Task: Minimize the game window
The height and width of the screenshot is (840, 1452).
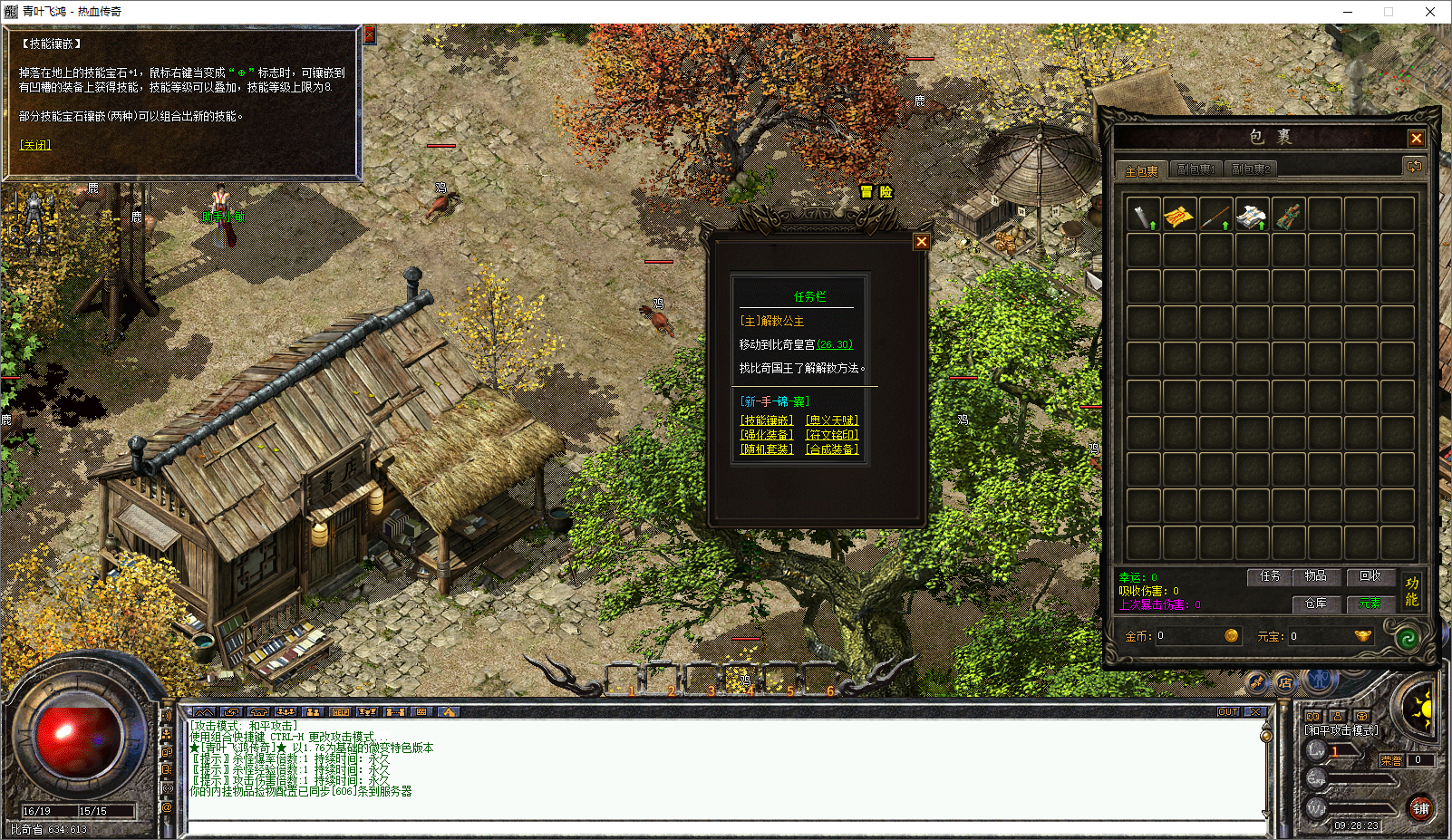Action: click(1348, 12)
